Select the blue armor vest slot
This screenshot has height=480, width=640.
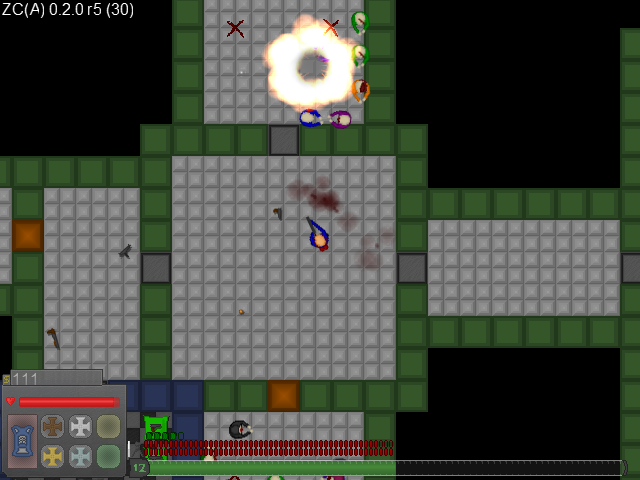click(x=22, y=441)
